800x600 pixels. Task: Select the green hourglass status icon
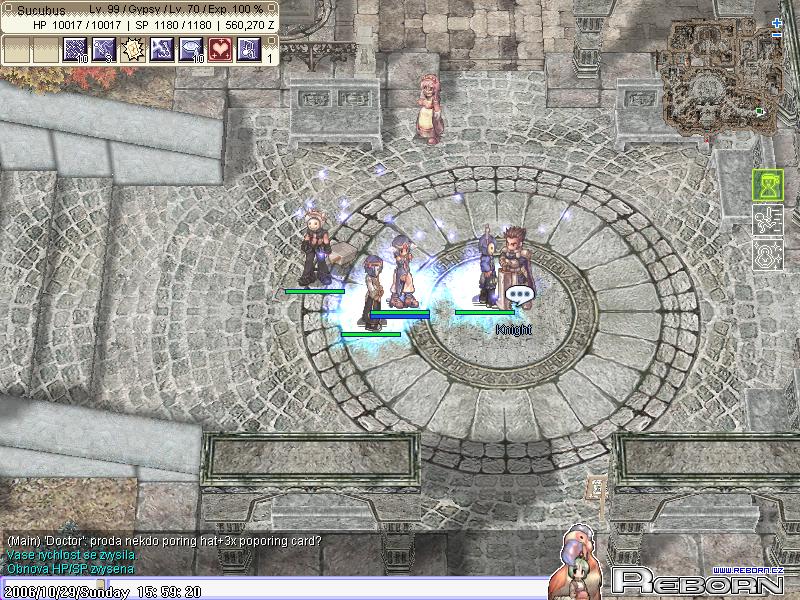[767, 185]
